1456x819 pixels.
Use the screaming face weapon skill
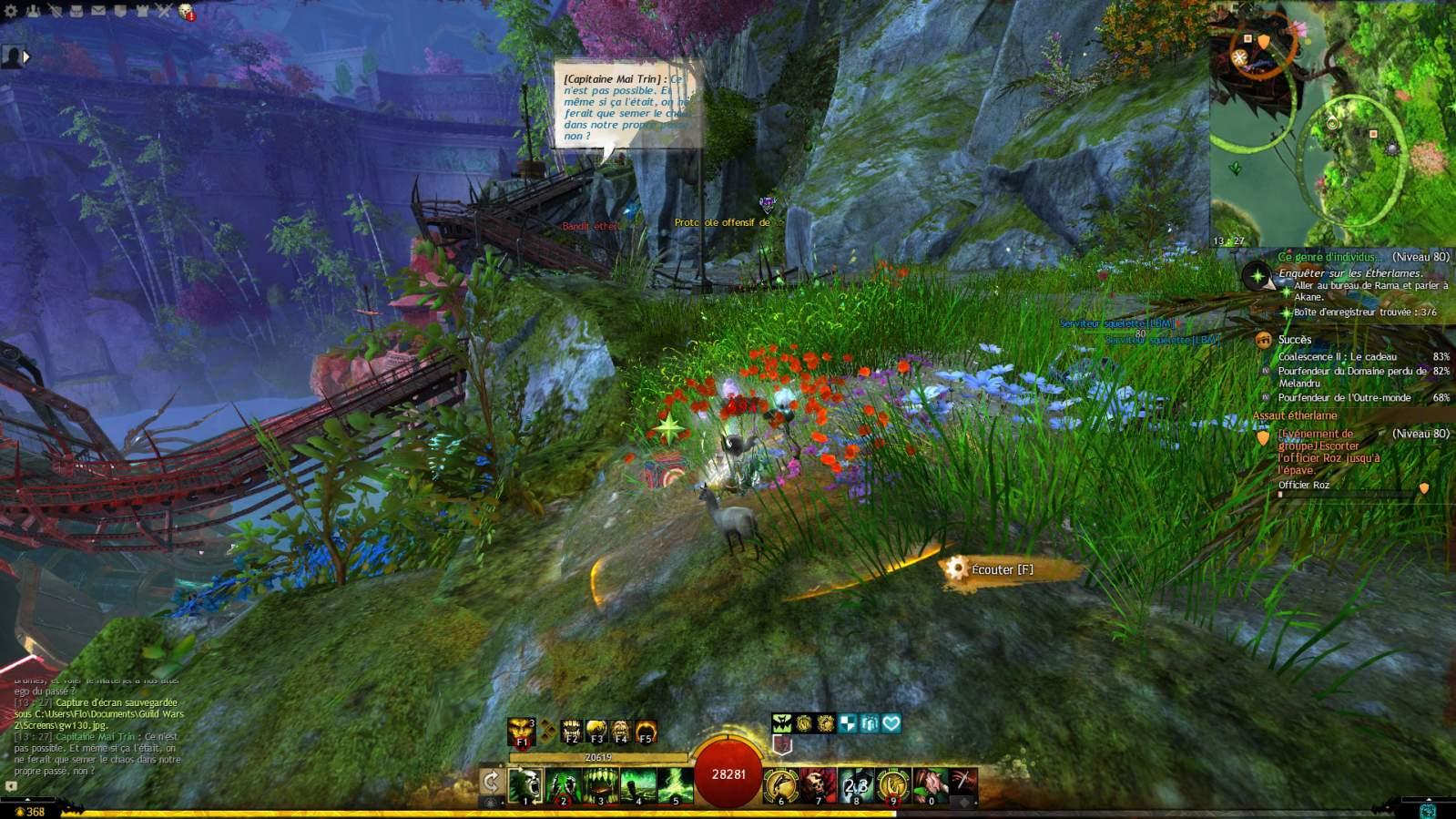[x=525, y=784]
